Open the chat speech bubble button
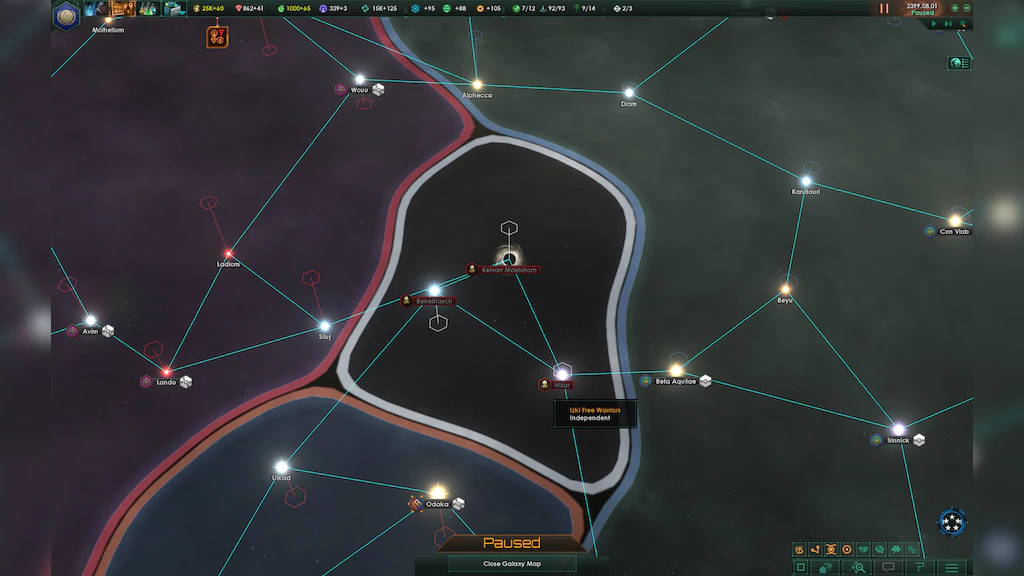Viewport: 1024px width, 576px height. point(888,567)
